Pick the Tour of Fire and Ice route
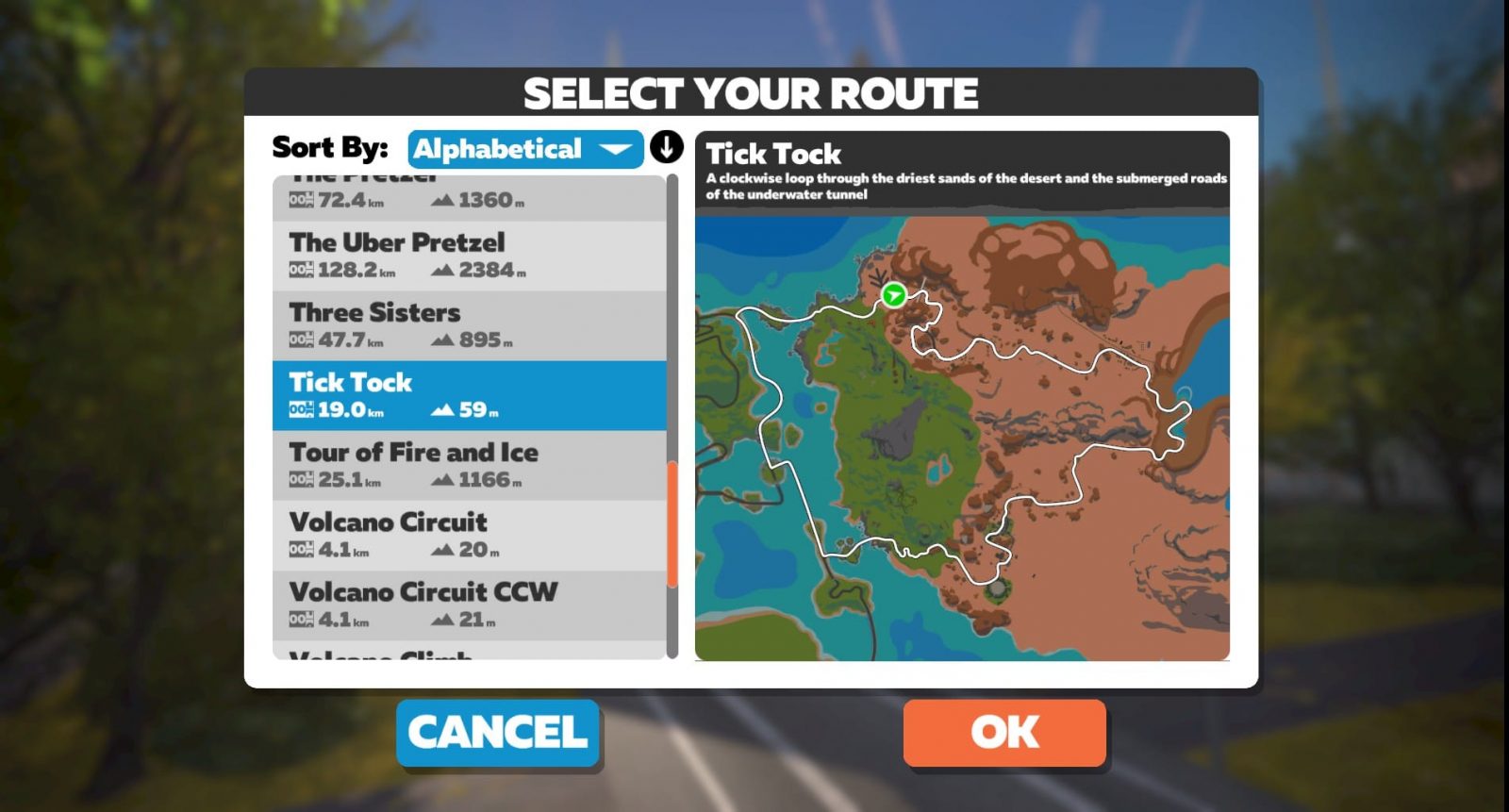1509x812 pixels. 469,465
